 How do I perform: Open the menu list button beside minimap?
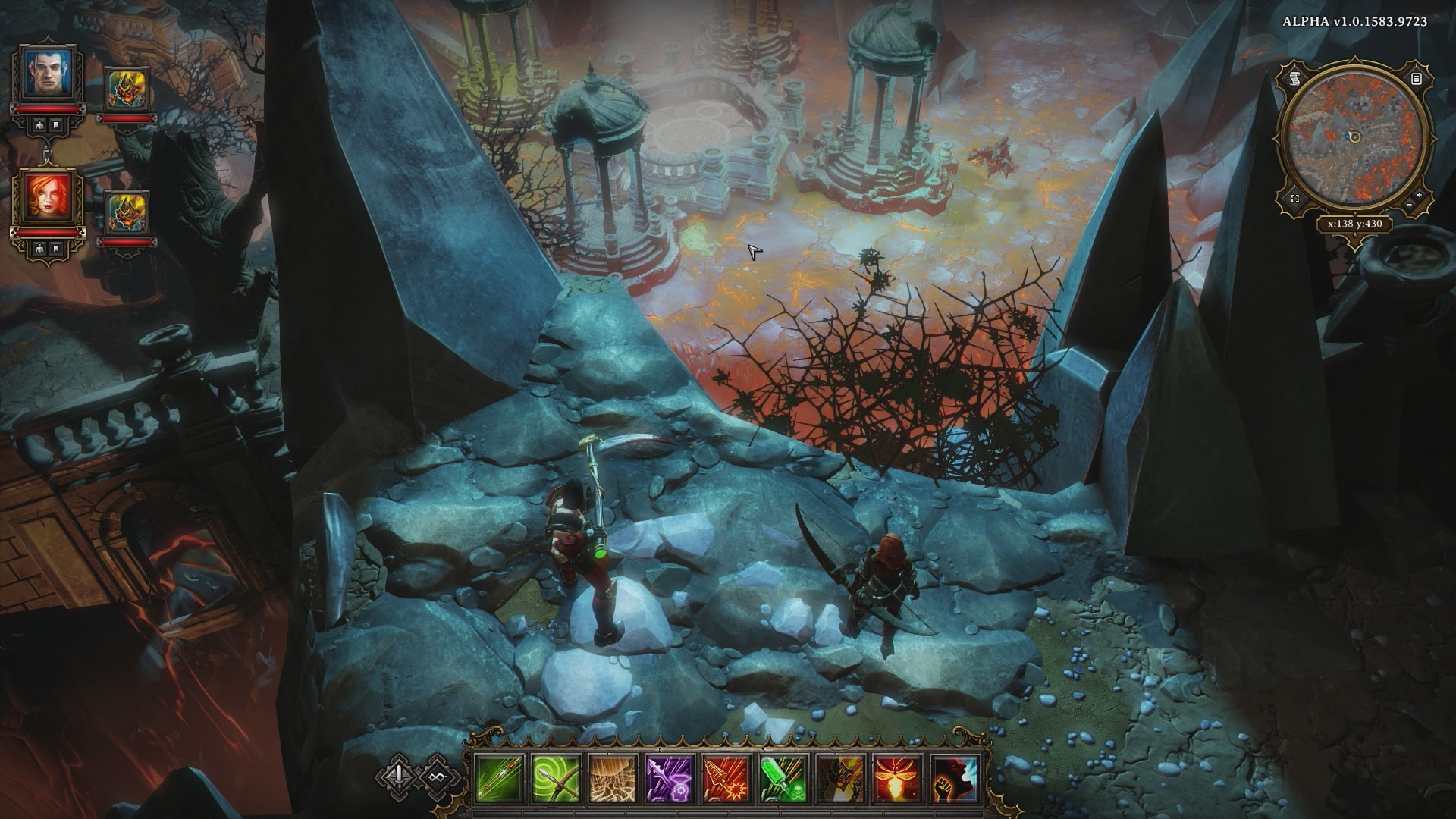click(1416, 78)
